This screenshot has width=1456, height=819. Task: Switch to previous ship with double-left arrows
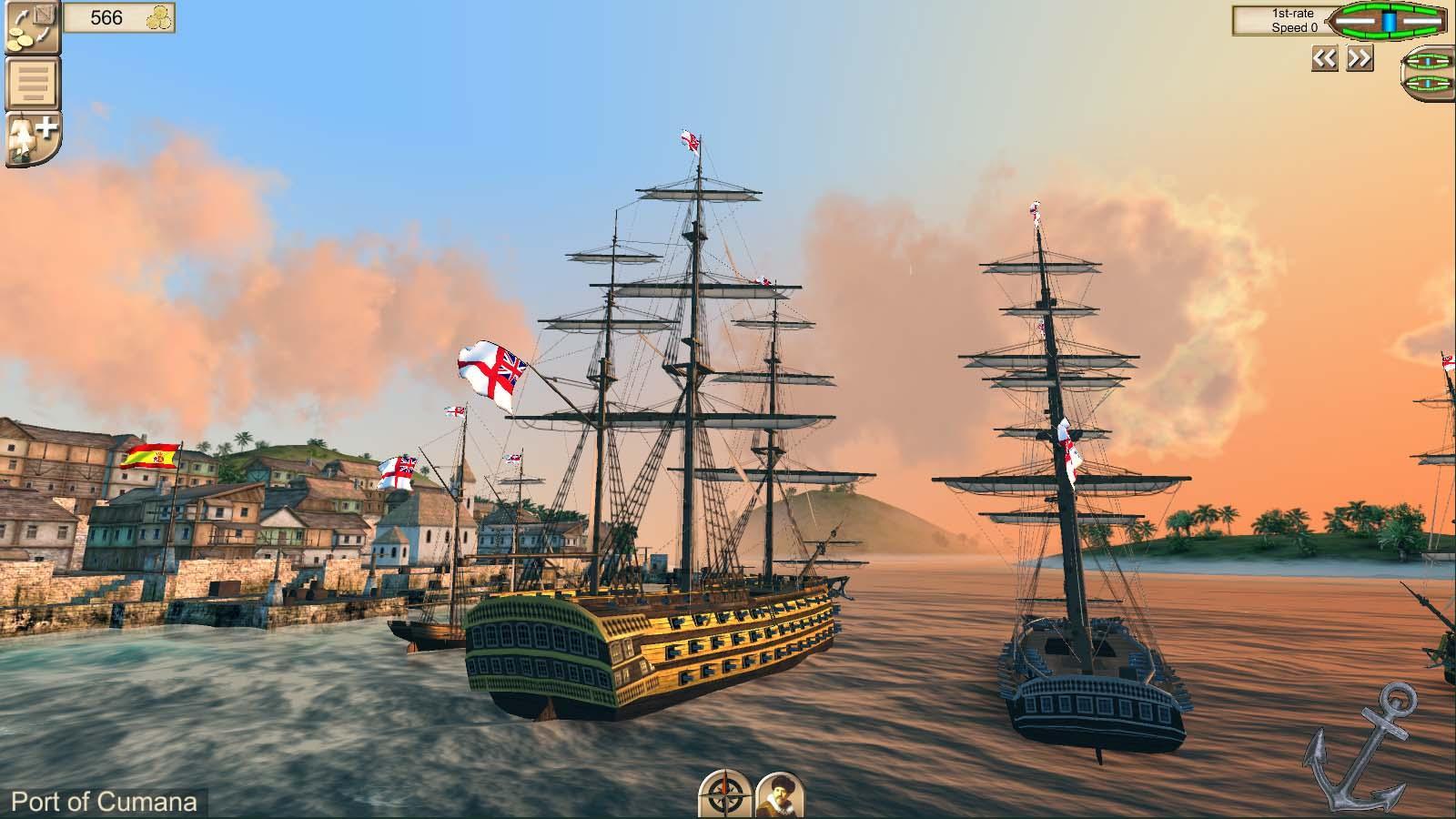point(1324,57)
